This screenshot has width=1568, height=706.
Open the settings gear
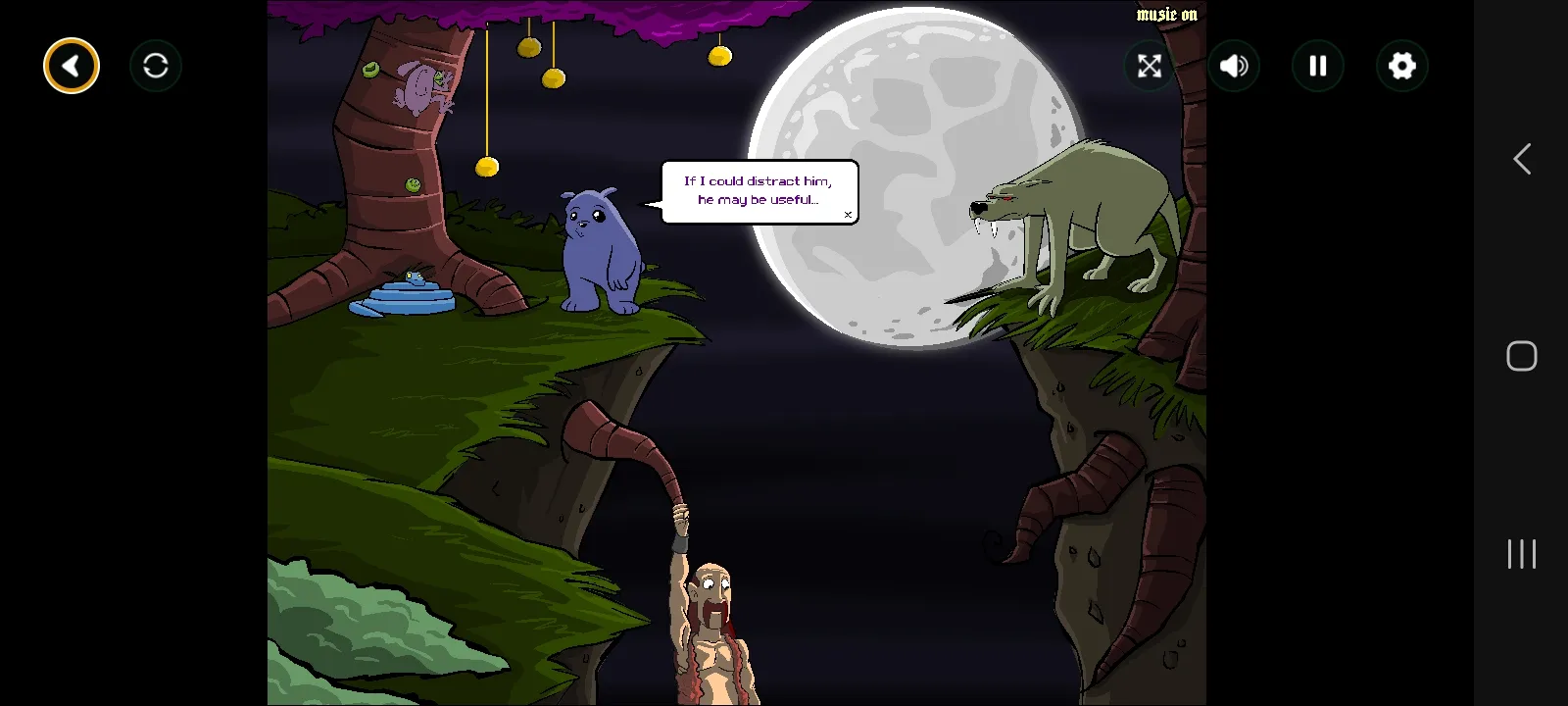[x=1402, y=66]
